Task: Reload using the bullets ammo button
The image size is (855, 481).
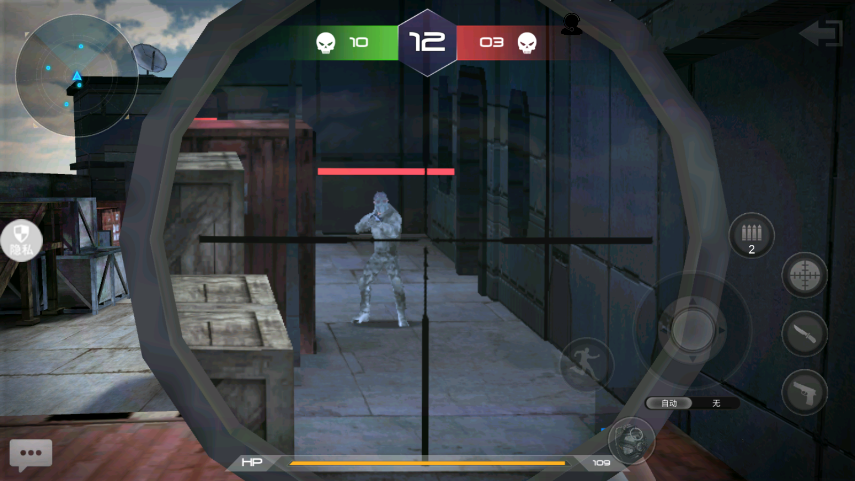Action: [750, 237]
